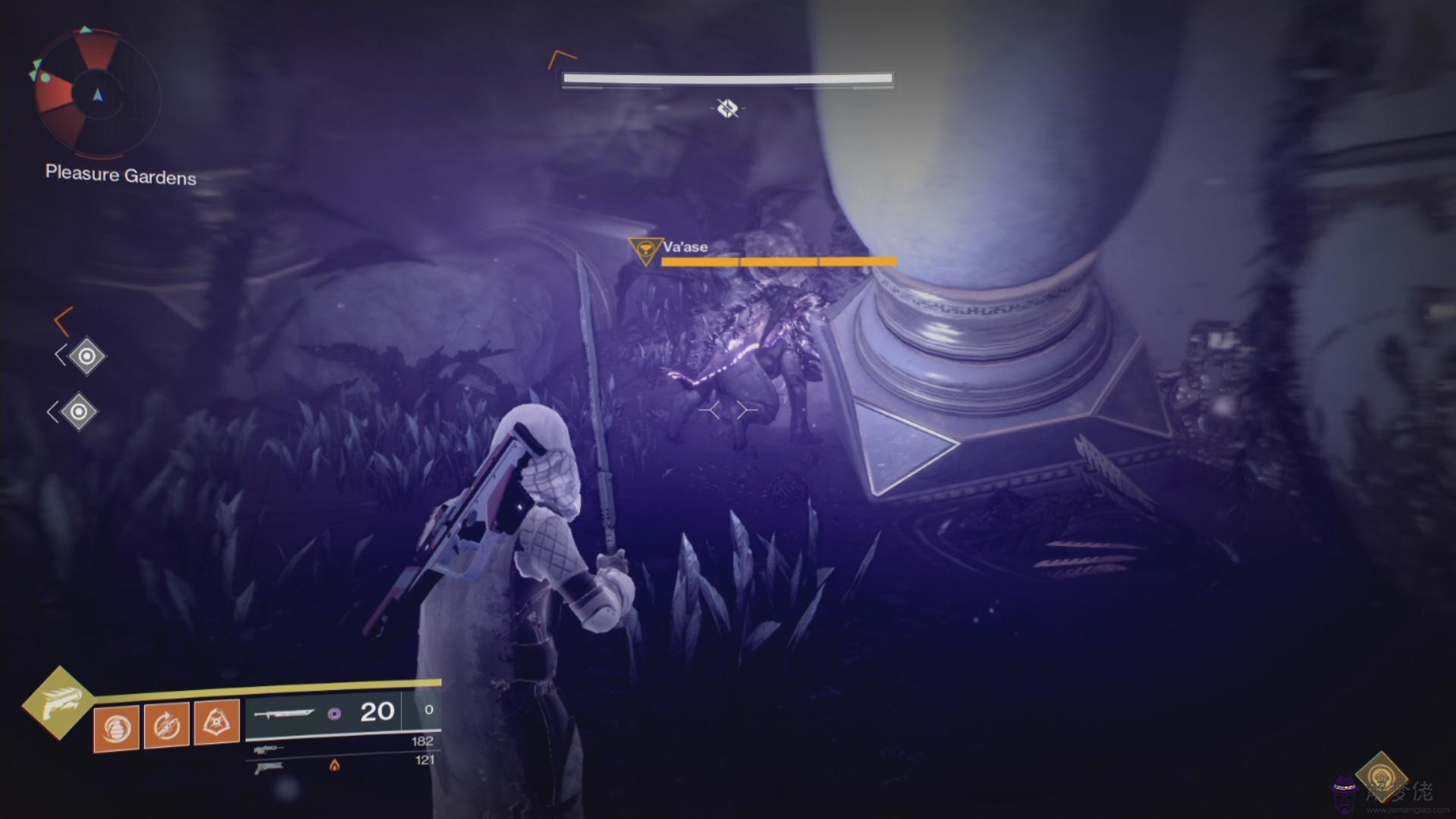Switch to the solar weapon with 121 ammo
This screenshot has width=1456, height=819.
pos(269,767)
